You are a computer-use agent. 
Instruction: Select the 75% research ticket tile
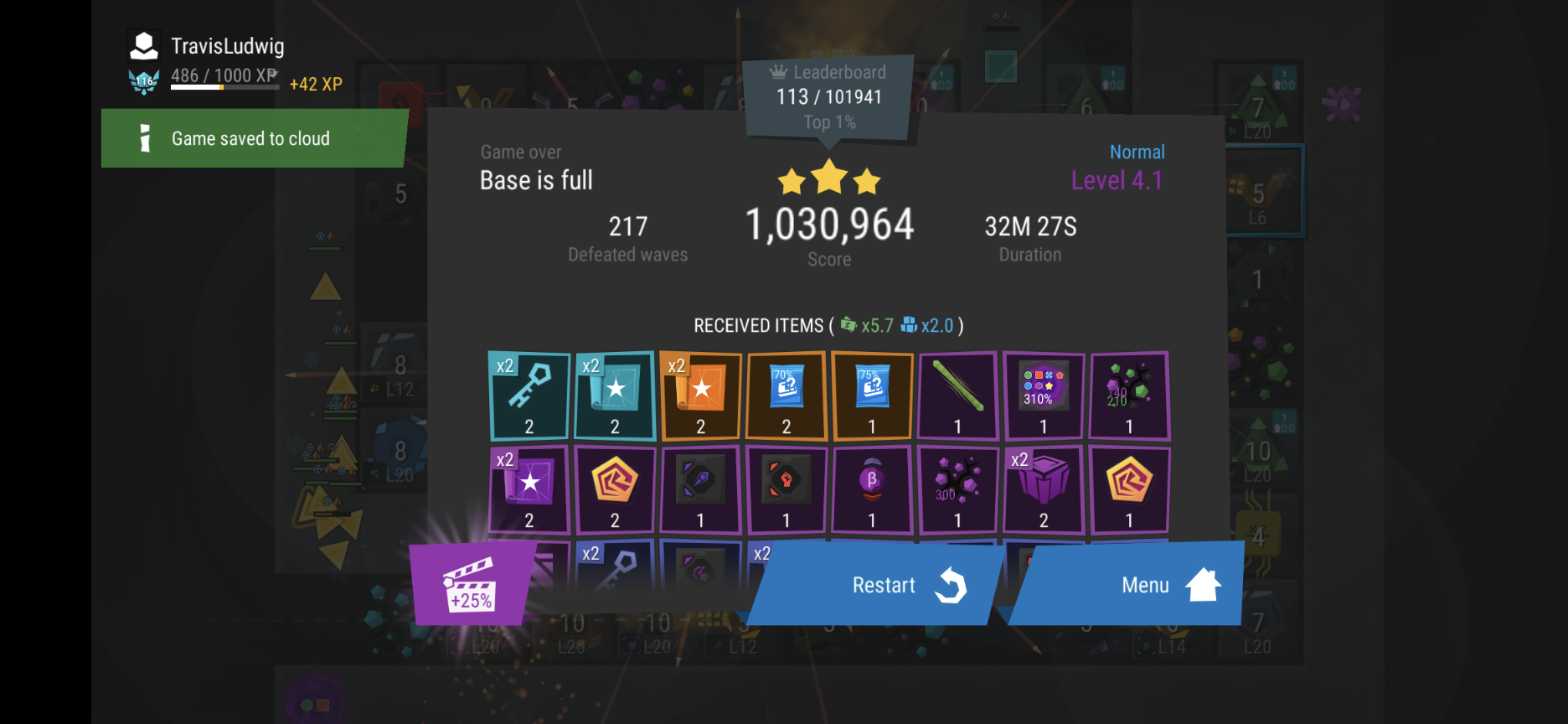tap(872, 396)
